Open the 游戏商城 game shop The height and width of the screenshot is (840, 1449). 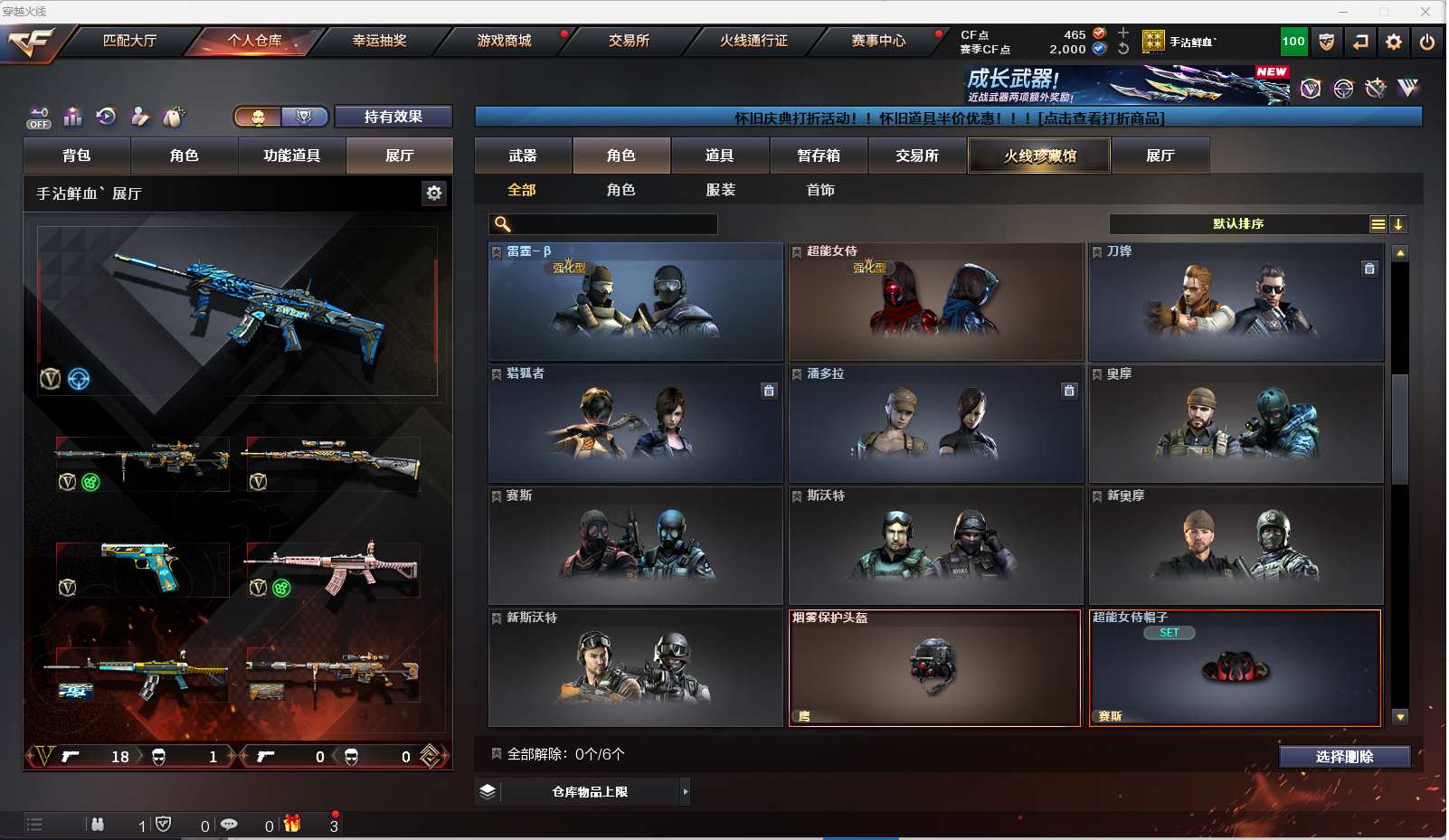tap(504, 41)
